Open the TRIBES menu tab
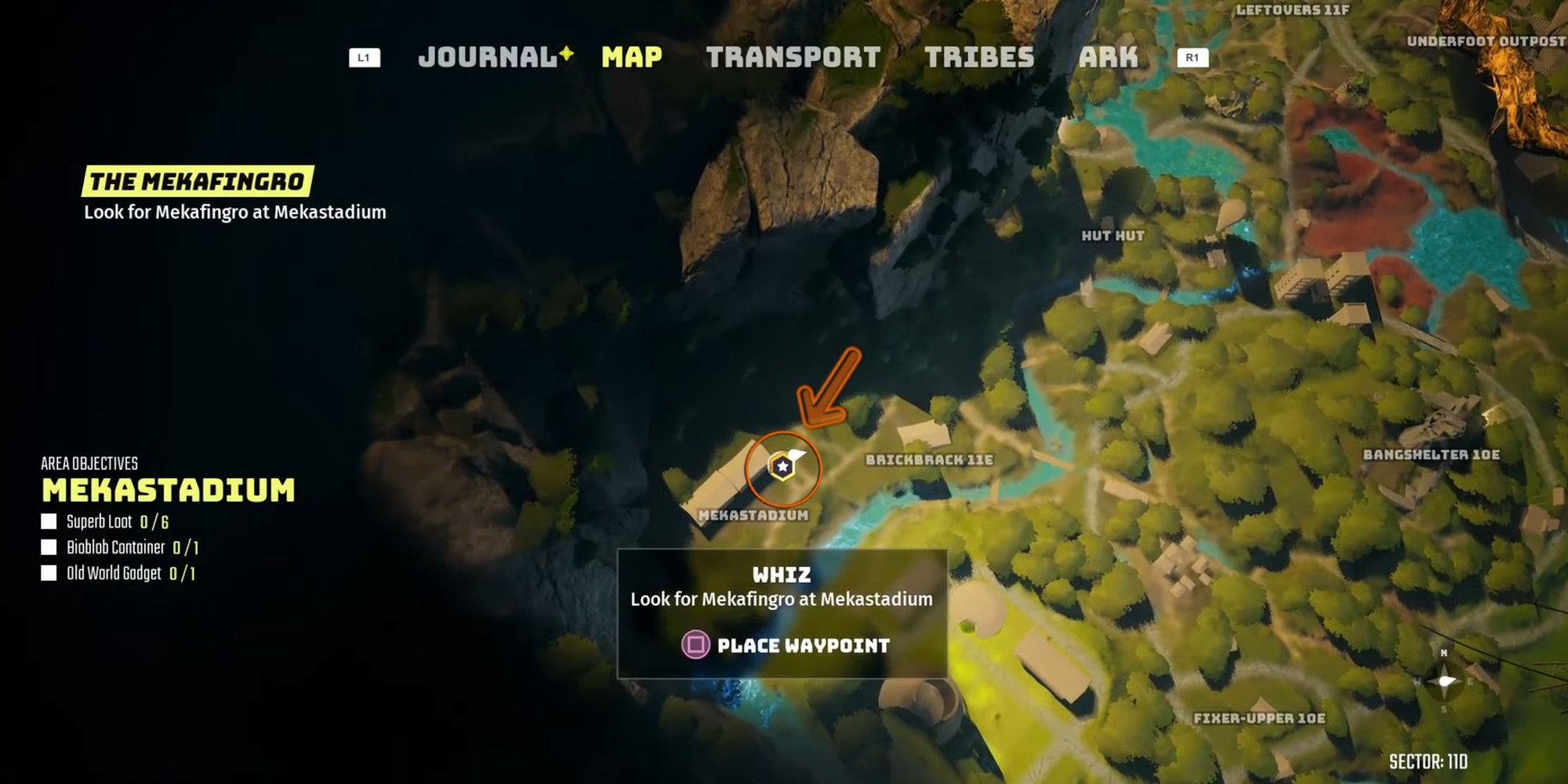The height and width of the screenshot is (784, 1568). pyautogui.click(x=980, y=56)
